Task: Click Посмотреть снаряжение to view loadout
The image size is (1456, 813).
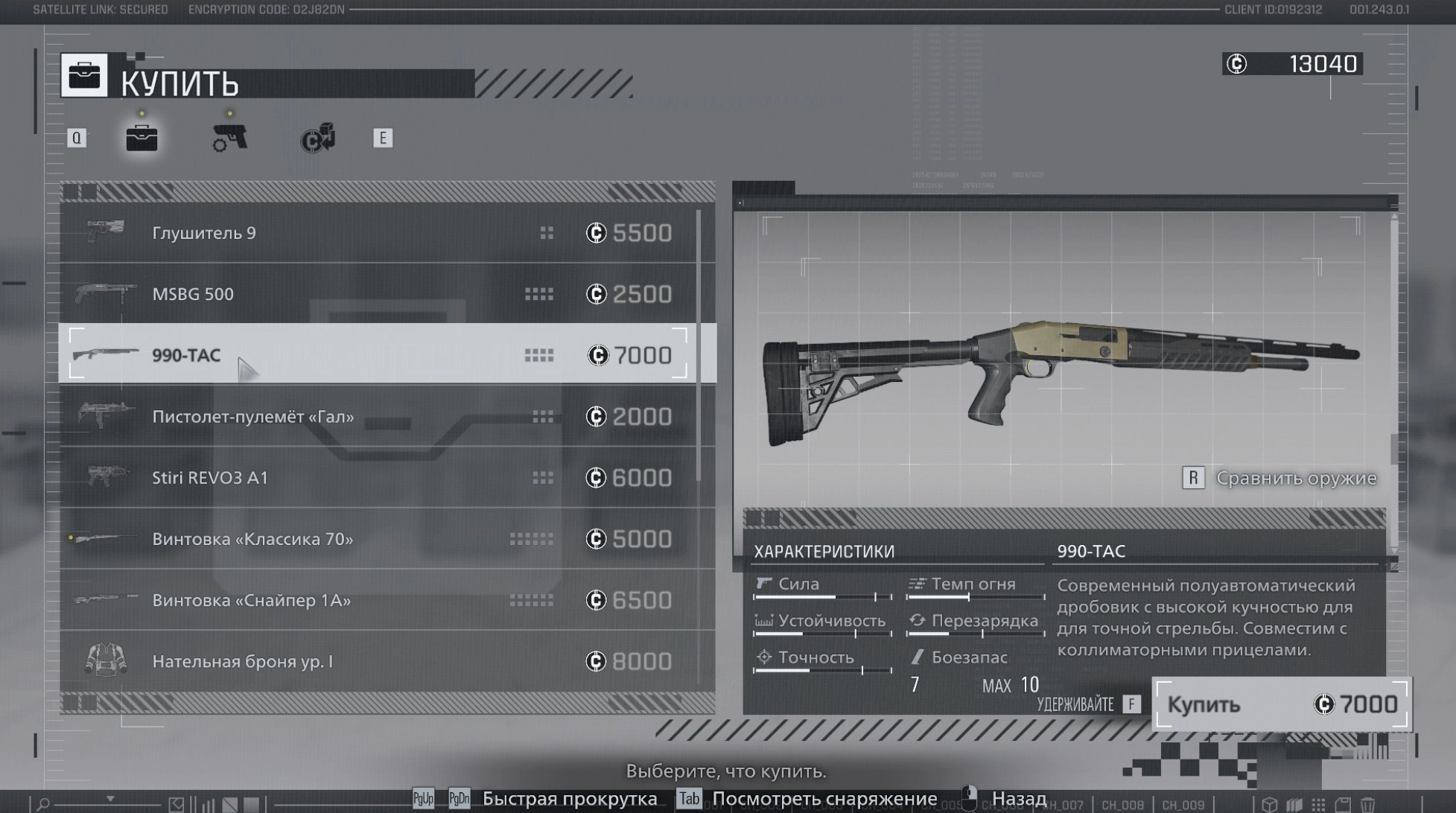Action: 823,799
